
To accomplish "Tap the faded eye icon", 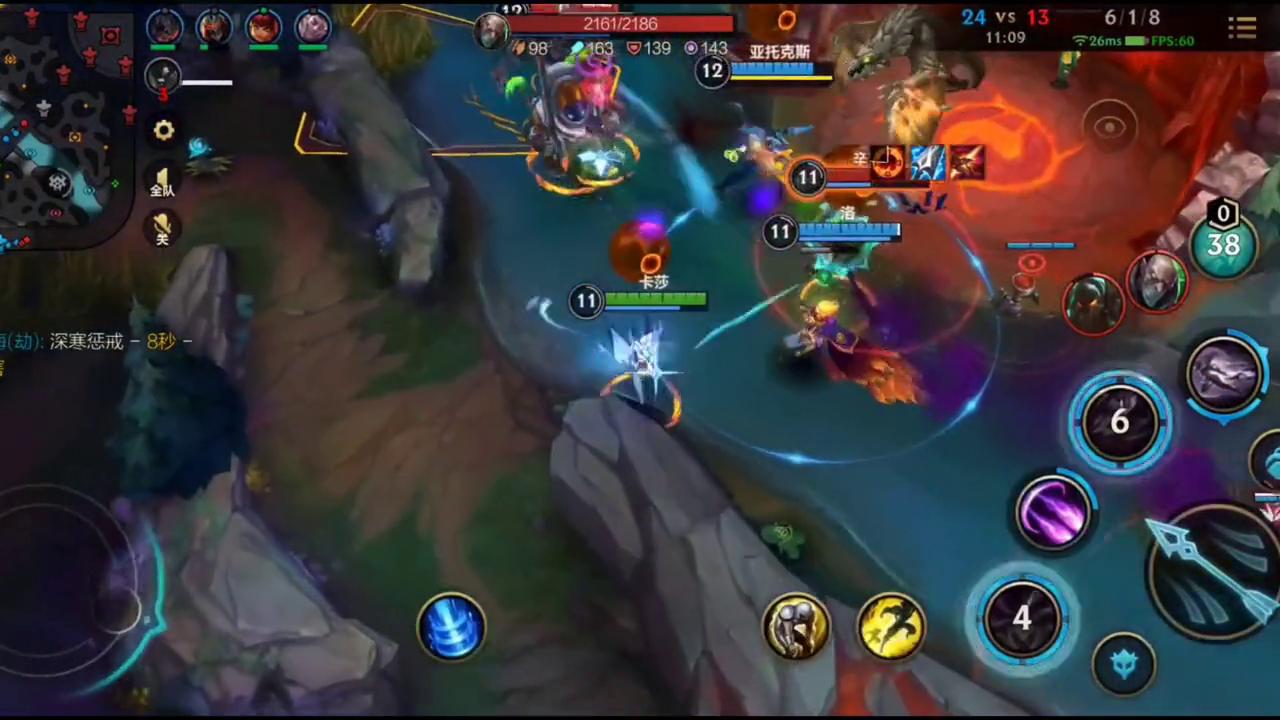I will coord(1109,127).
